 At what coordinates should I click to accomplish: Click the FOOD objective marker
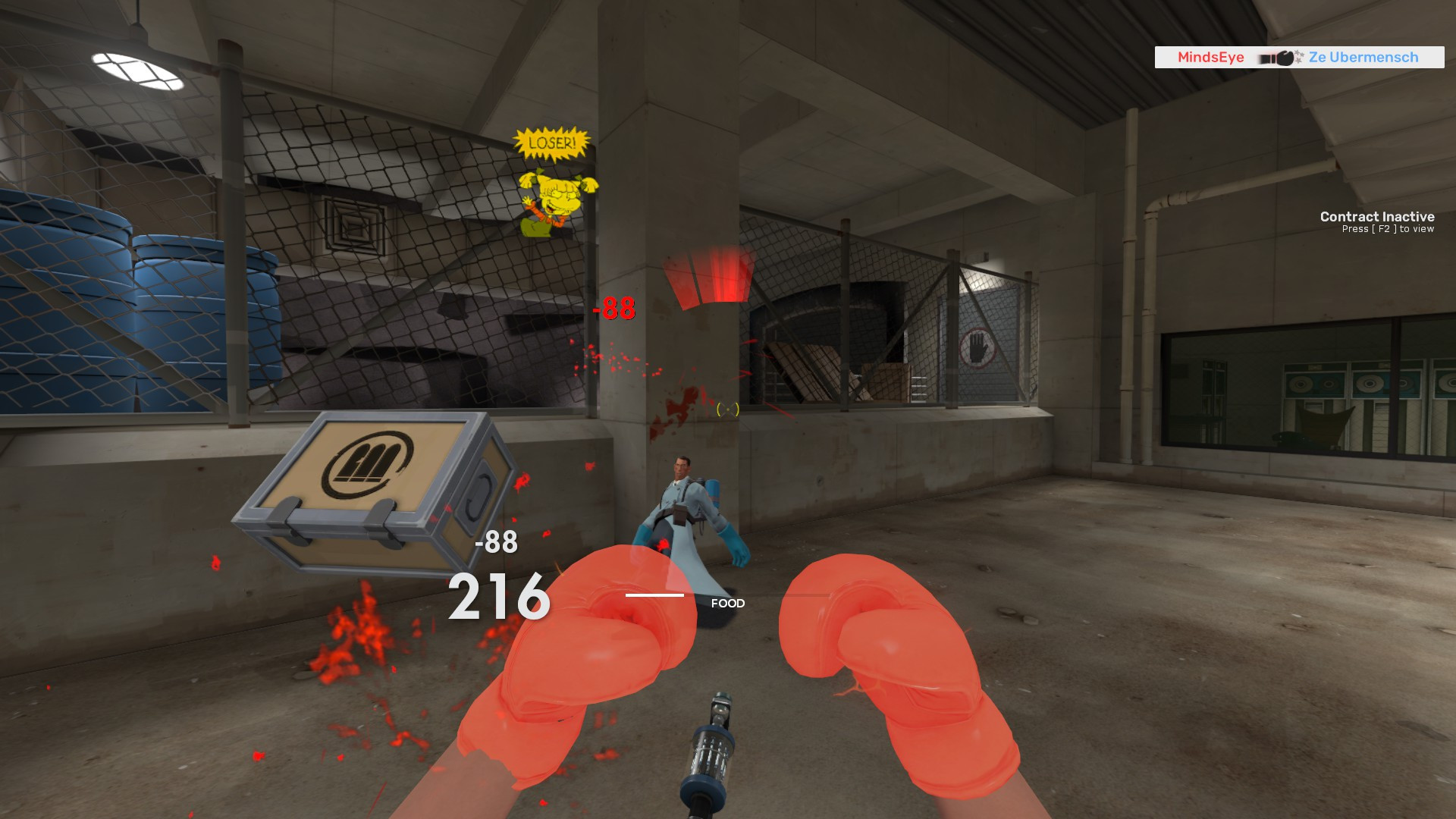tap(727, 604)
